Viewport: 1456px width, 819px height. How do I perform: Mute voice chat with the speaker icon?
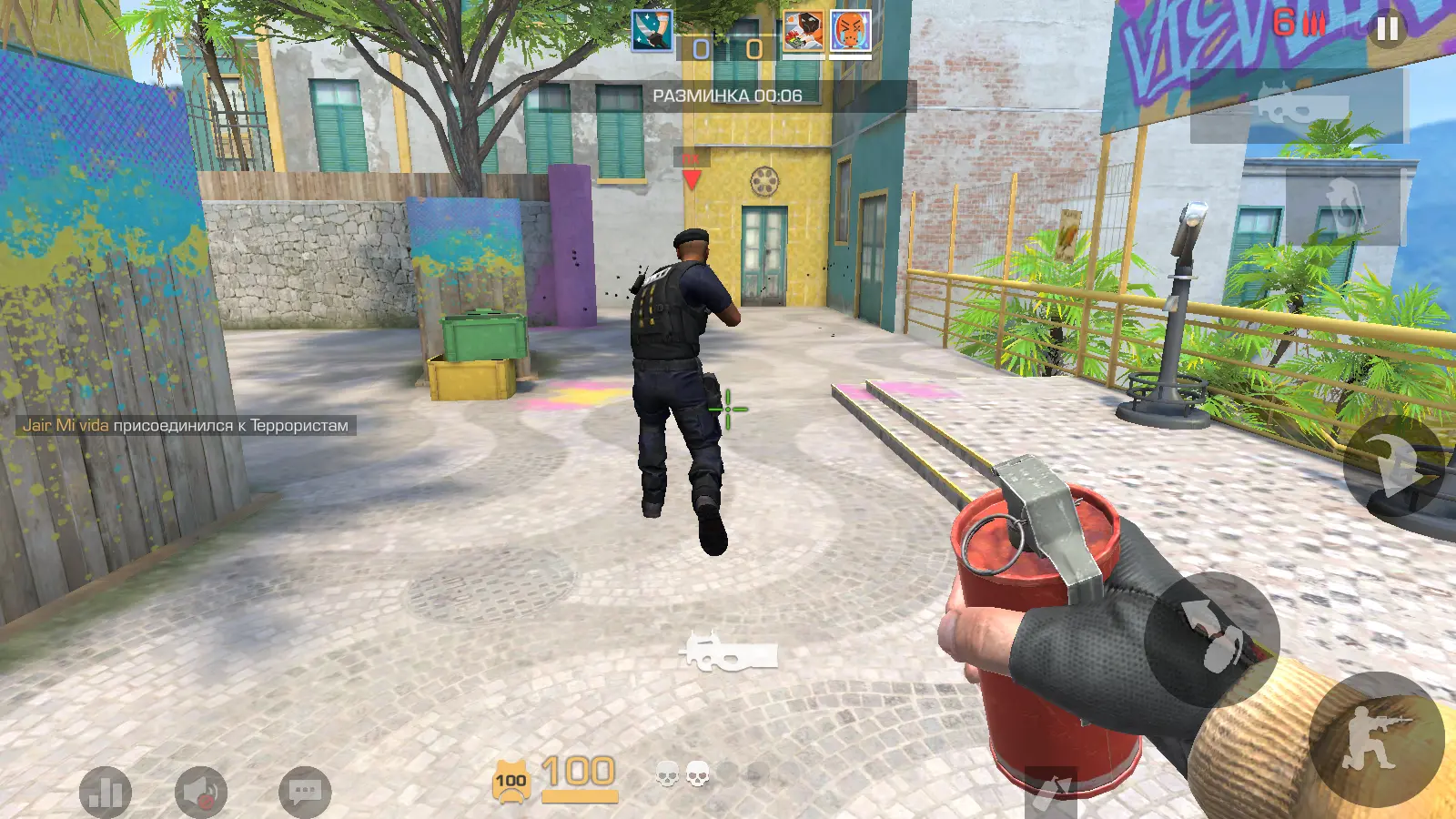(x=203, y=790)
